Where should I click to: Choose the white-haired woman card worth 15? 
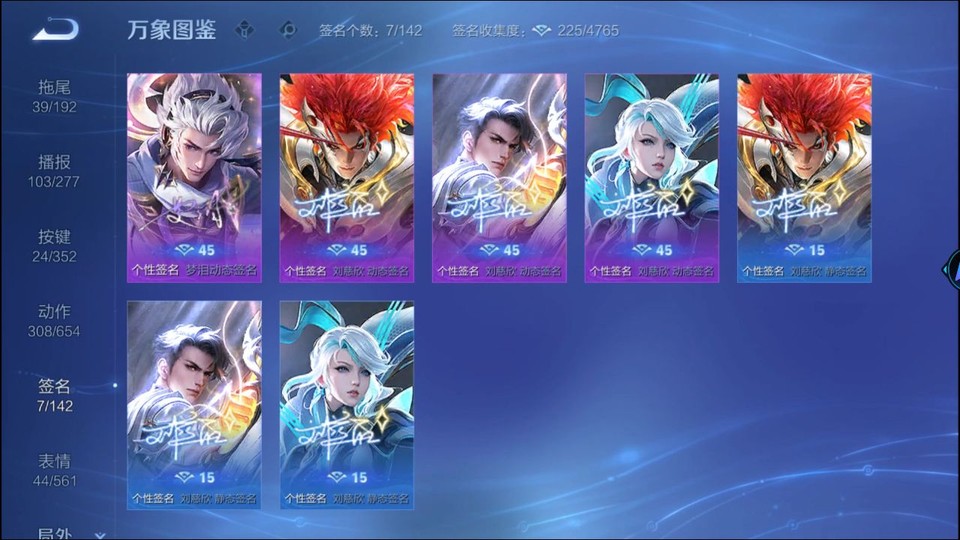(x=346, y=404)
